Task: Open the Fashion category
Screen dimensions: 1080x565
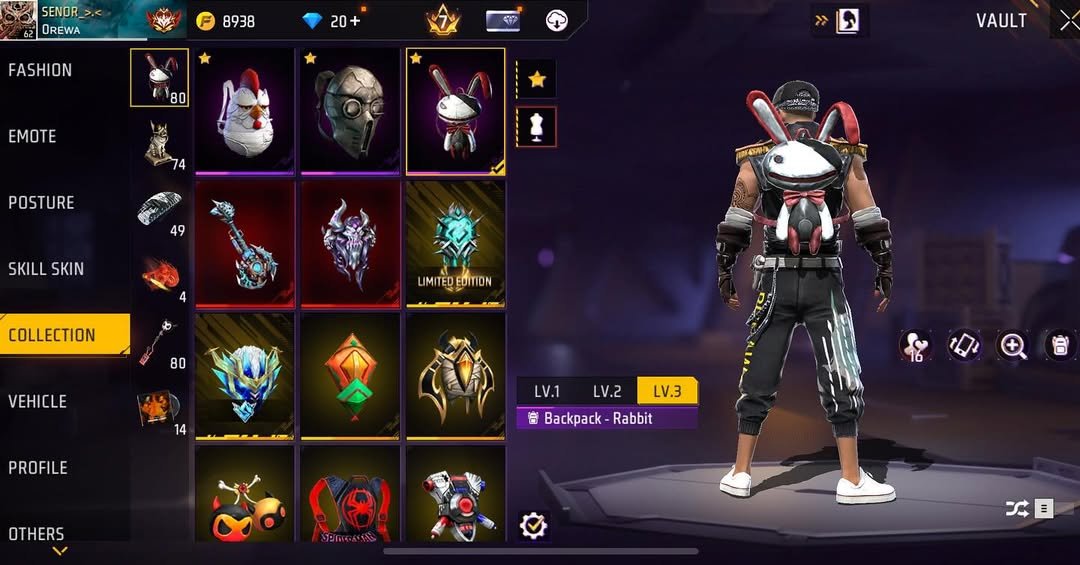Action: 41,70
